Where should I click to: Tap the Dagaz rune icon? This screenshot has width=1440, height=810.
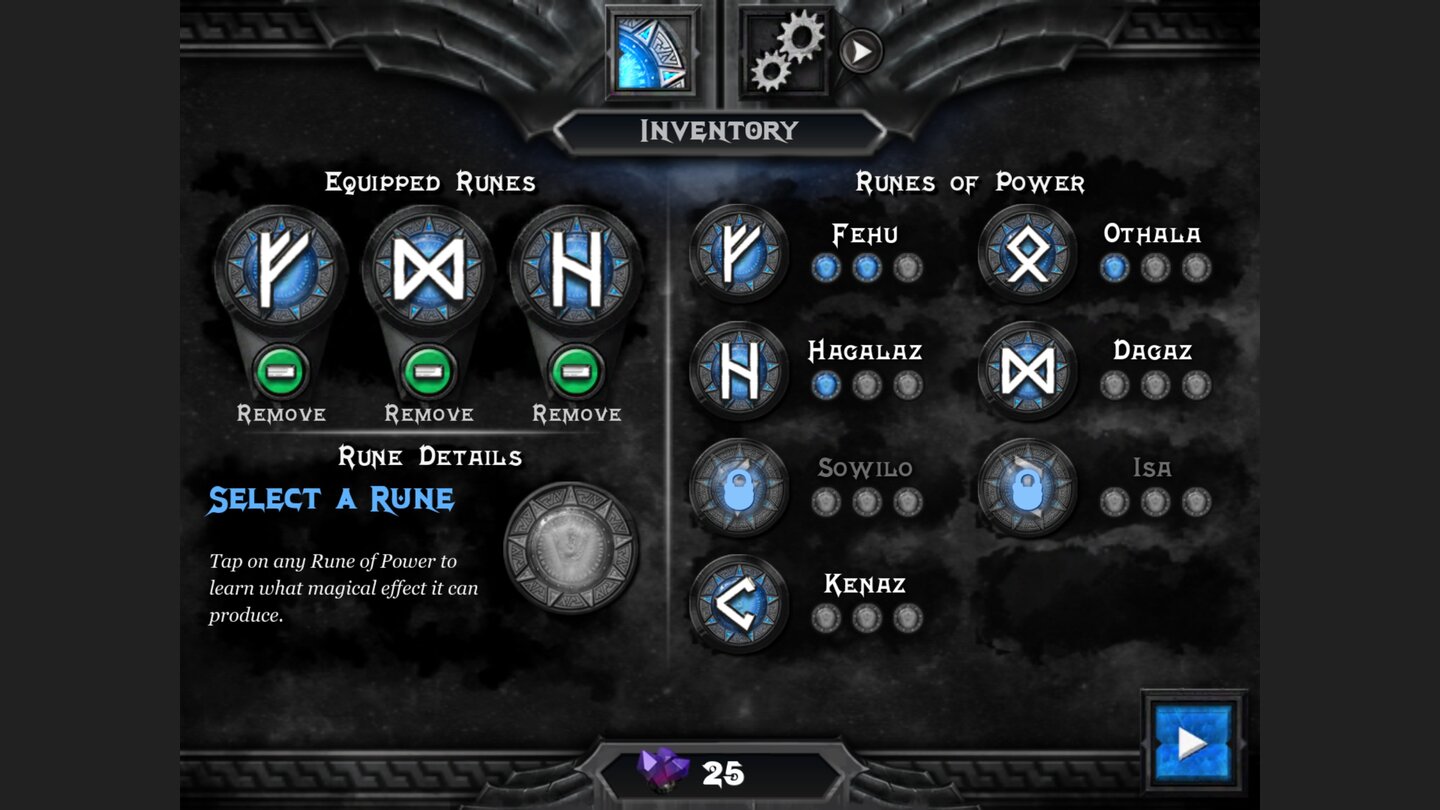1028,372
